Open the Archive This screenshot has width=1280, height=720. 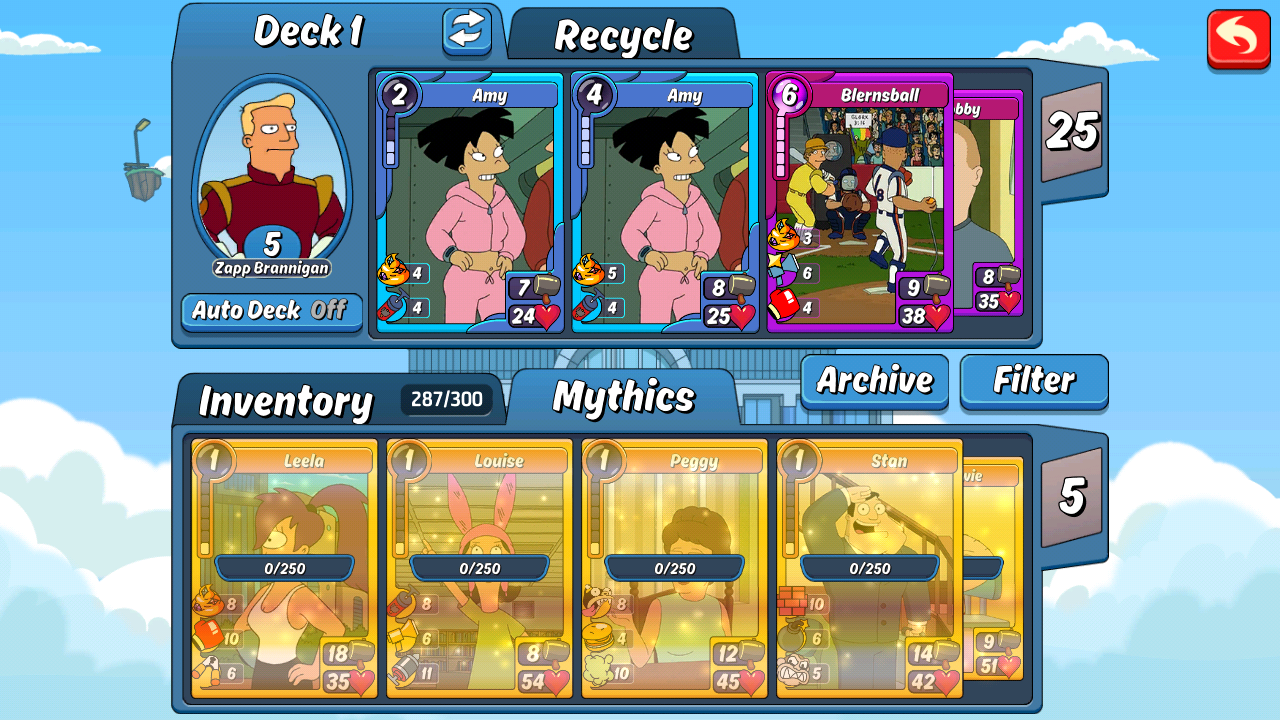point(874,380)
